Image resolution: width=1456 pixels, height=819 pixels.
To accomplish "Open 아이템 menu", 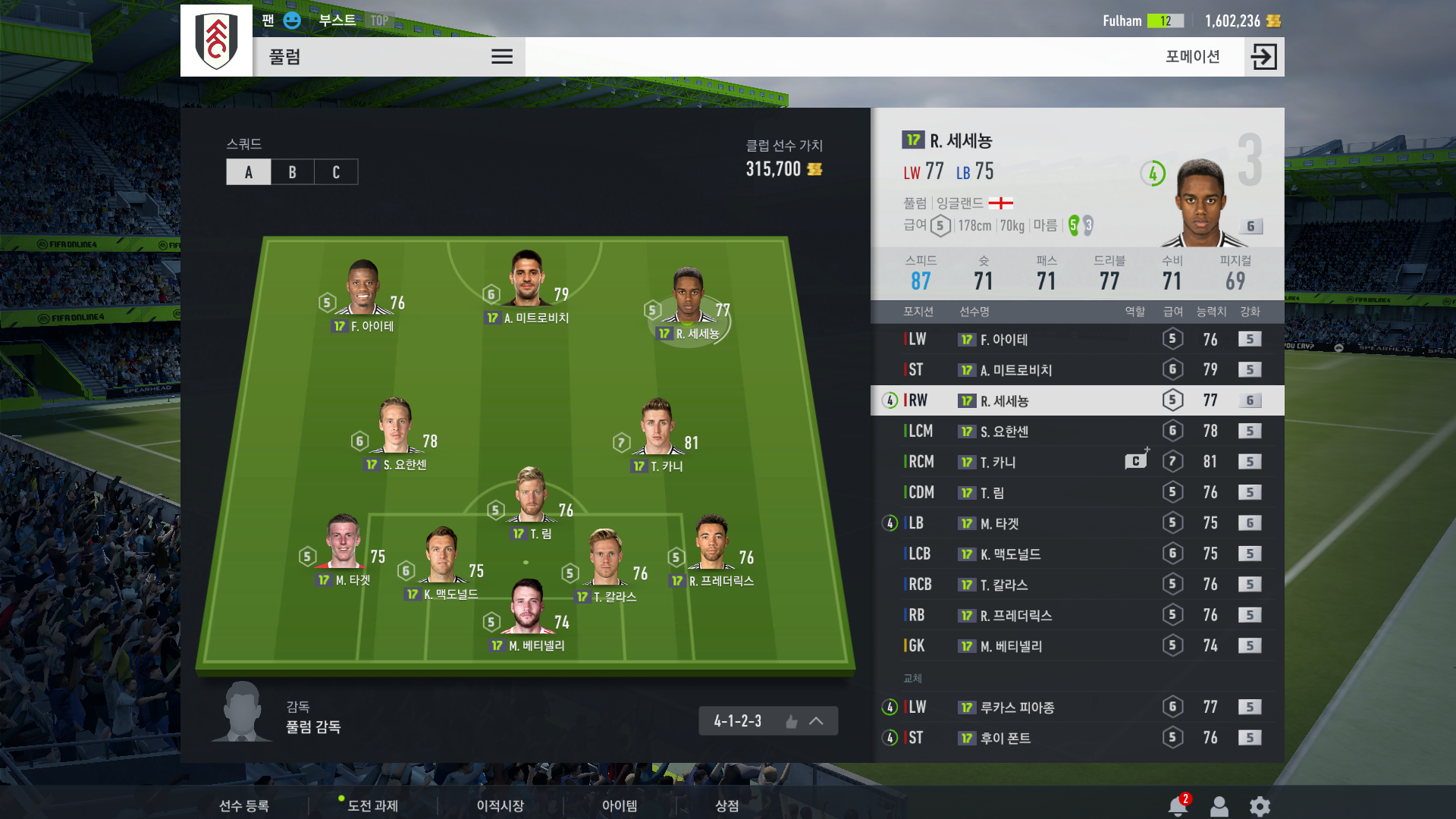I will (x=620, y=805).
